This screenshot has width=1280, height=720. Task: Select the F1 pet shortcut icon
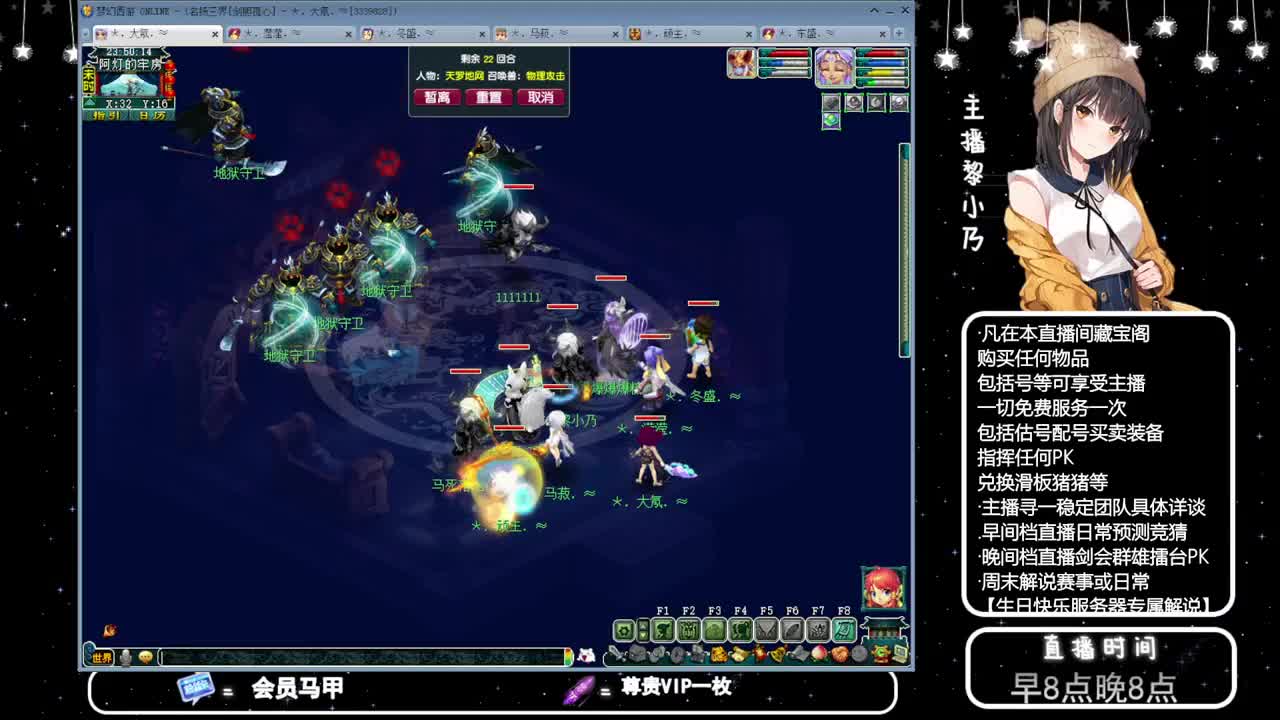664,630
